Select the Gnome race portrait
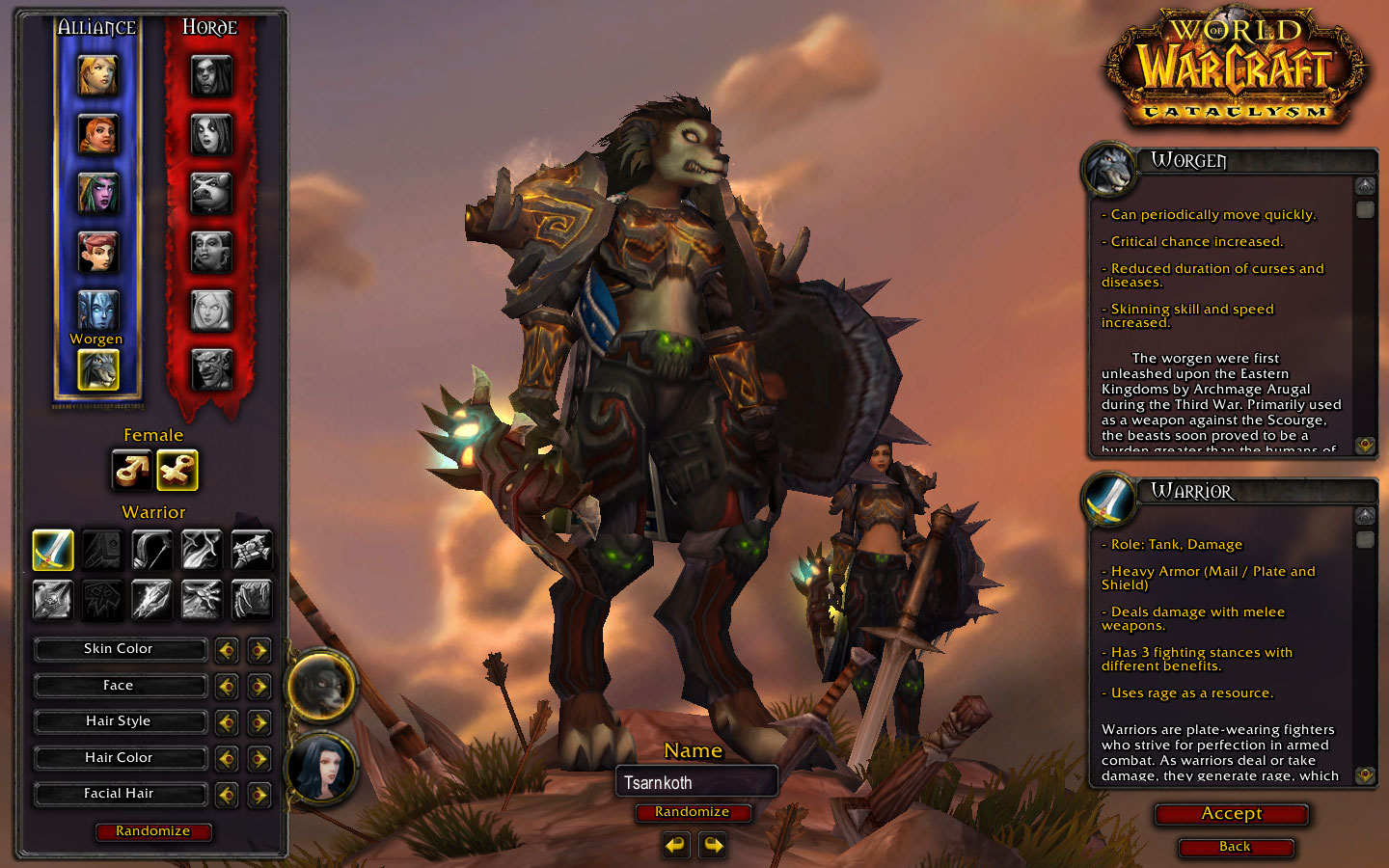This screenshot has width=1389, height=868. pyautogui.click(x=97, y=252)
